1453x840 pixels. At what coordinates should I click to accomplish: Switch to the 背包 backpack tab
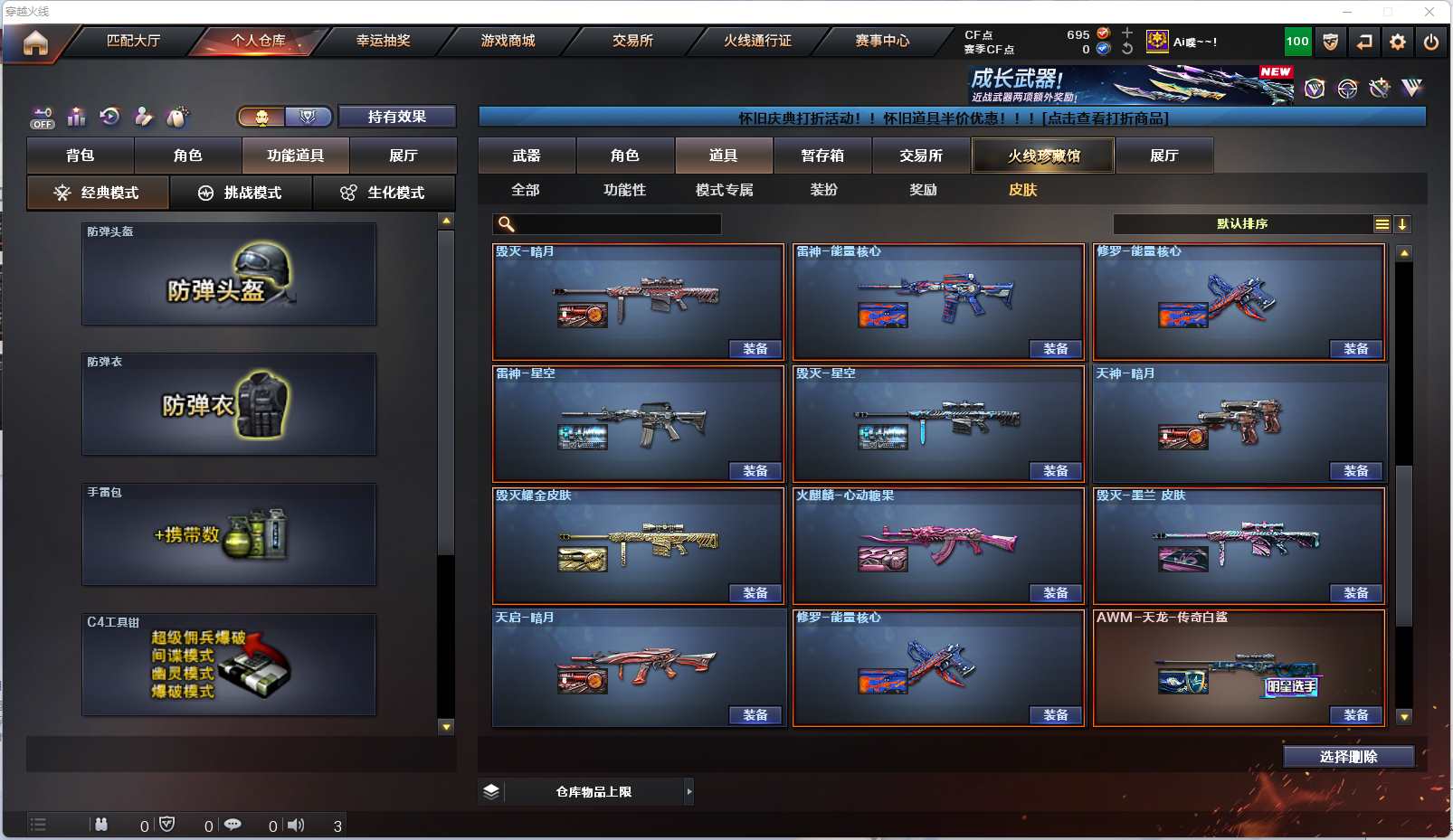tap(81, 156)
